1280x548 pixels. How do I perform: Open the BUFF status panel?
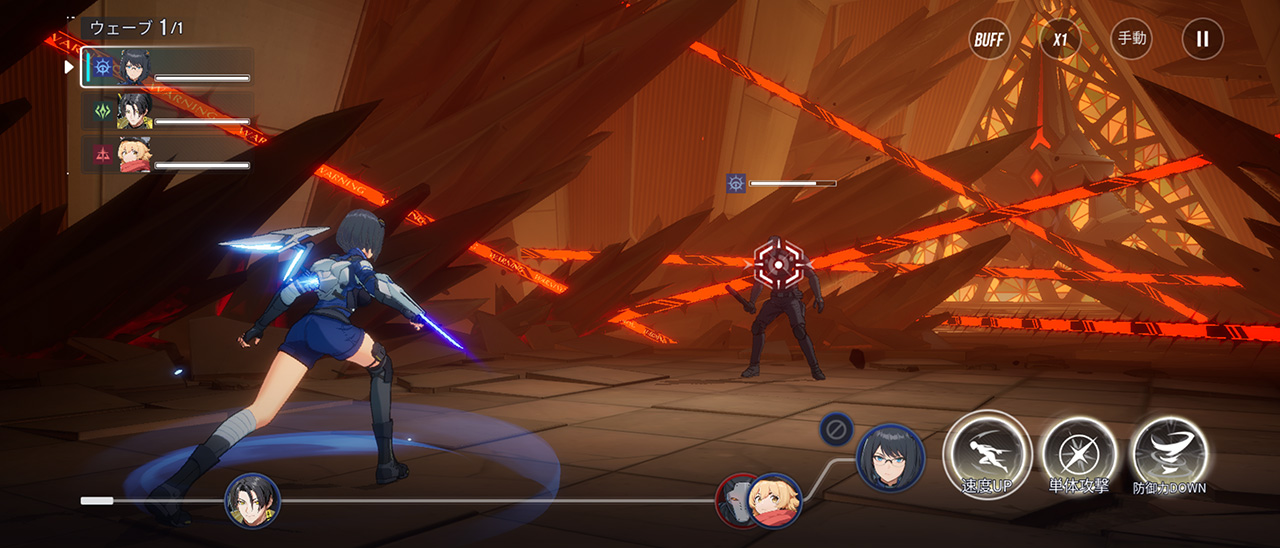pos(989,39)
